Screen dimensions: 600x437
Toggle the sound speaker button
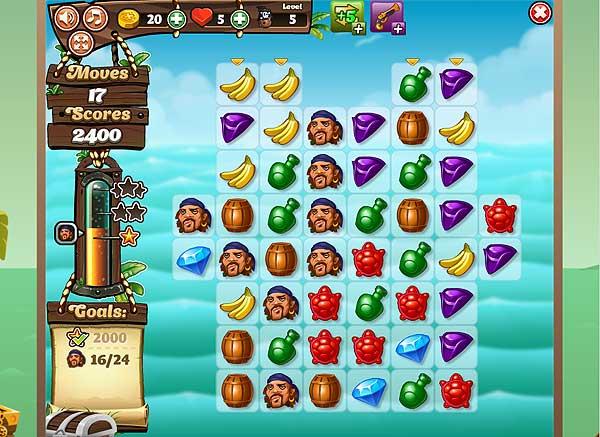pos(67,17)
